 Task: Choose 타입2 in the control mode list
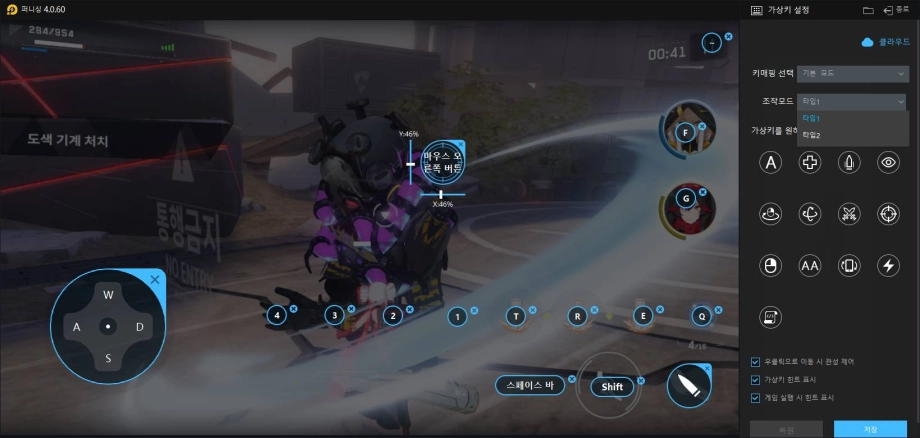(811, 134)
